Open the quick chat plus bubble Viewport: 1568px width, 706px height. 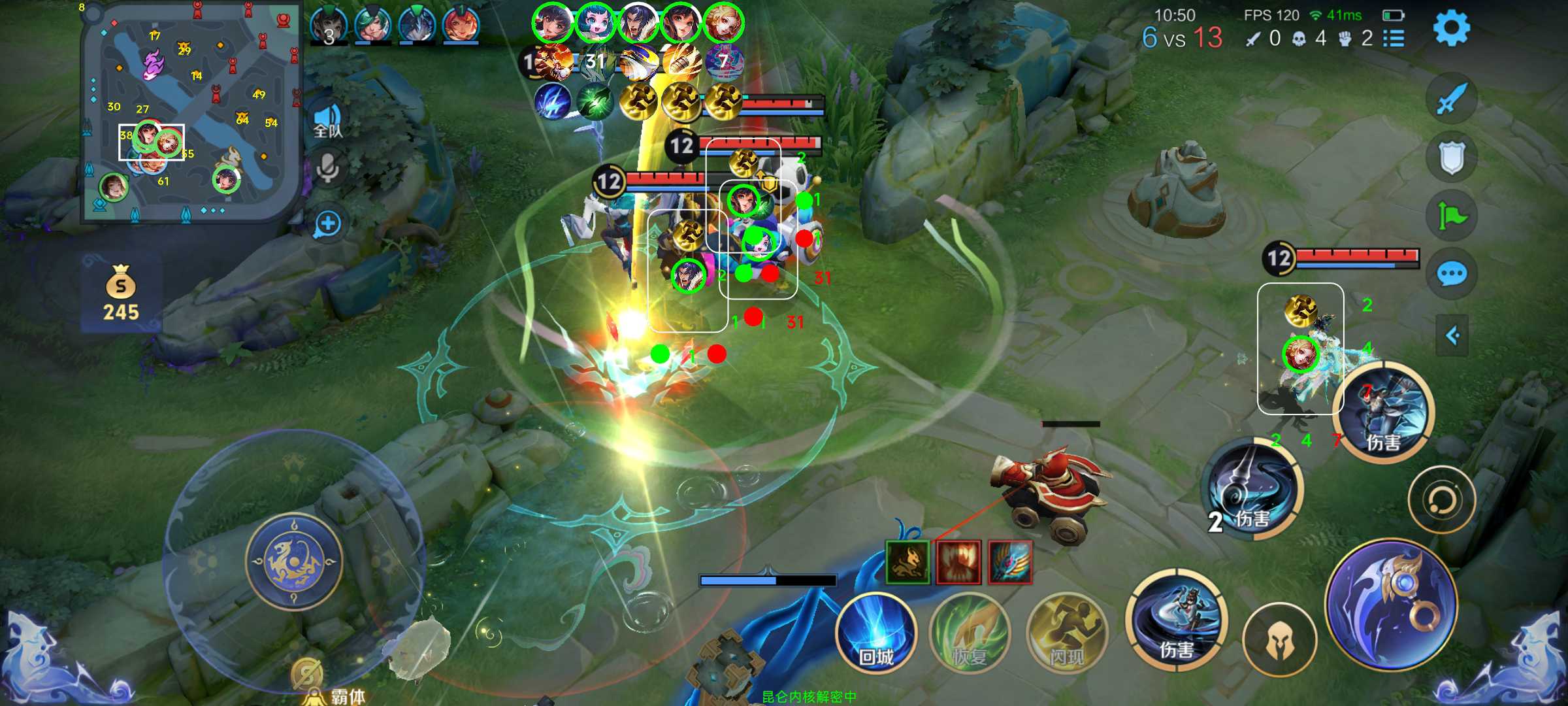coord(327,224)
